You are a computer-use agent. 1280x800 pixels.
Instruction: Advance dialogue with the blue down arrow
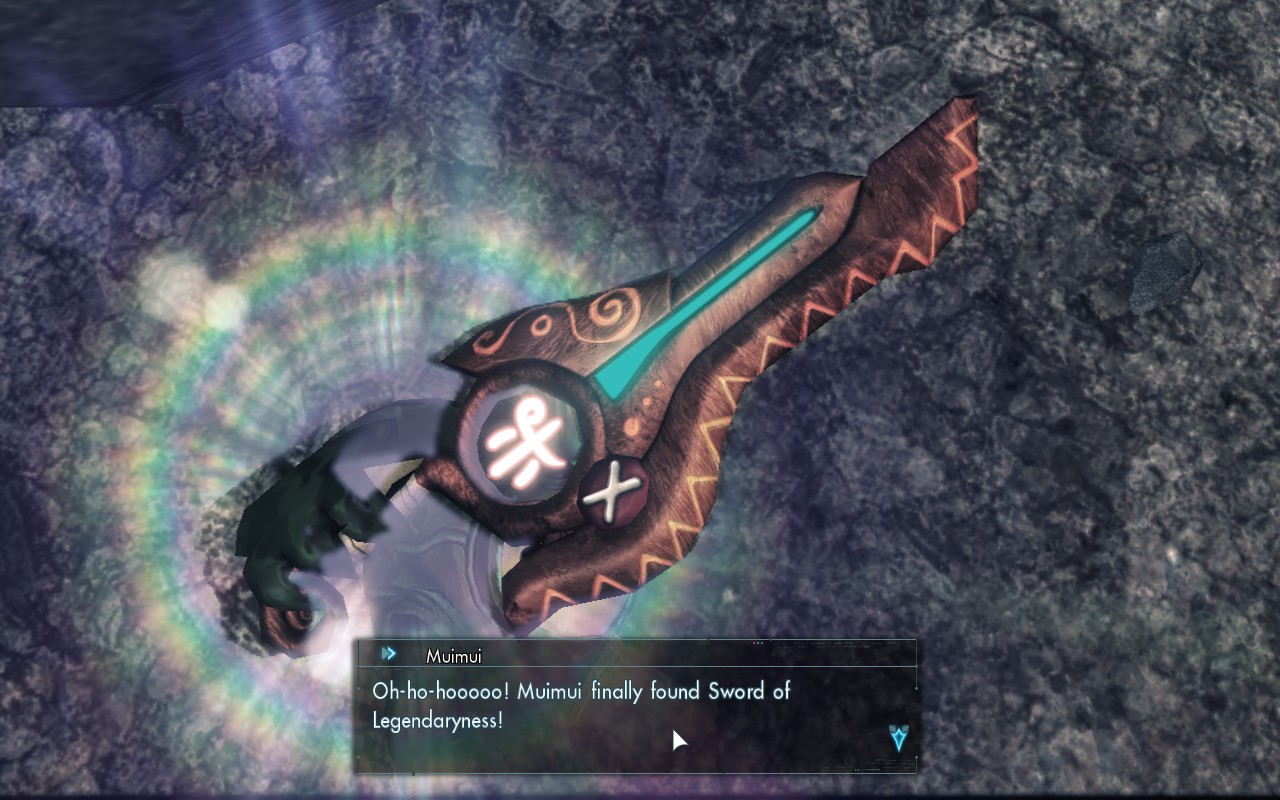[x=899, y=739]
